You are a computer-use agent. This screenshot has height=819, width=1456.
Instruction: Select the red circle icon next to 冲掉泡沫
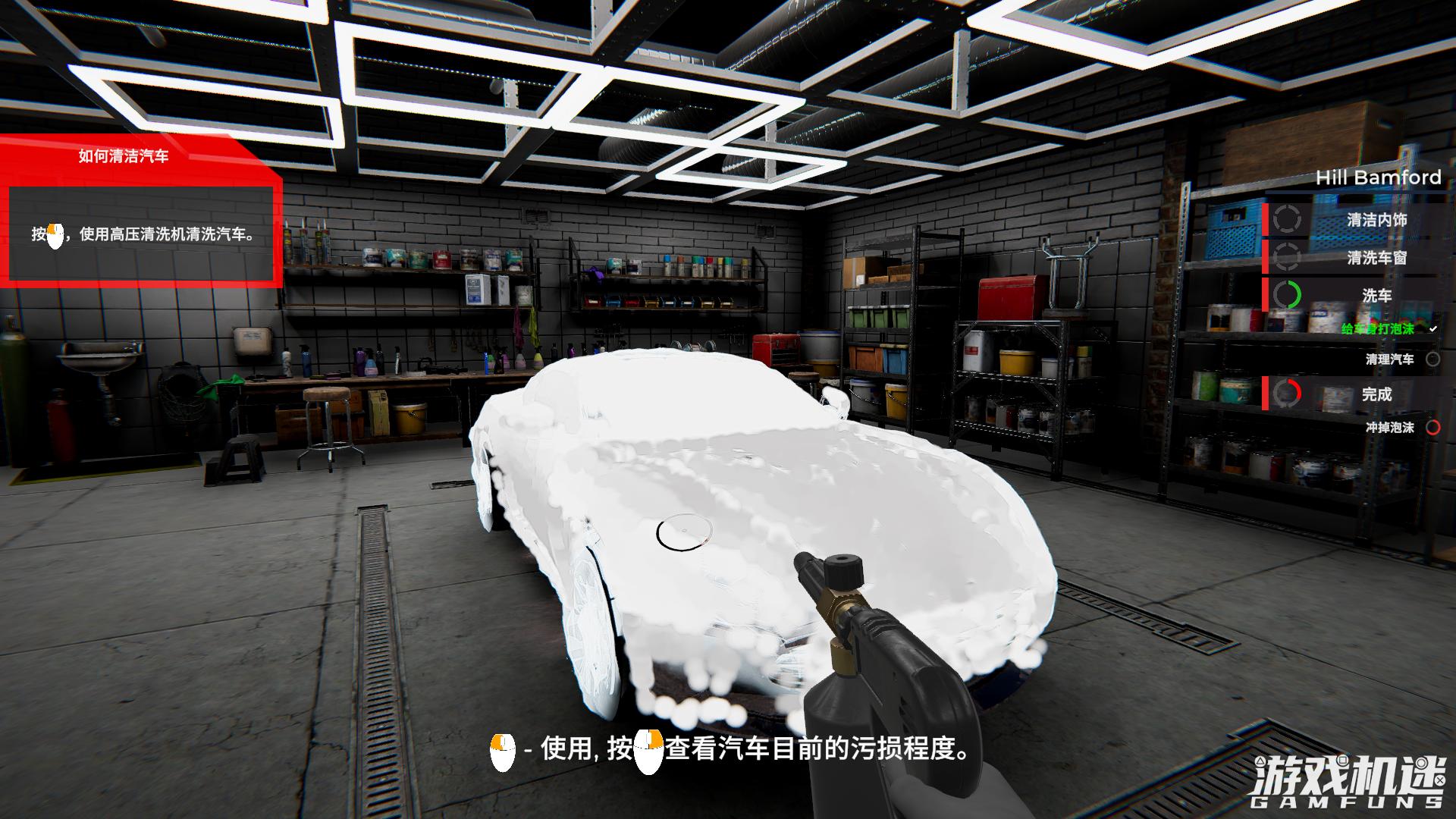[1434, 427]
